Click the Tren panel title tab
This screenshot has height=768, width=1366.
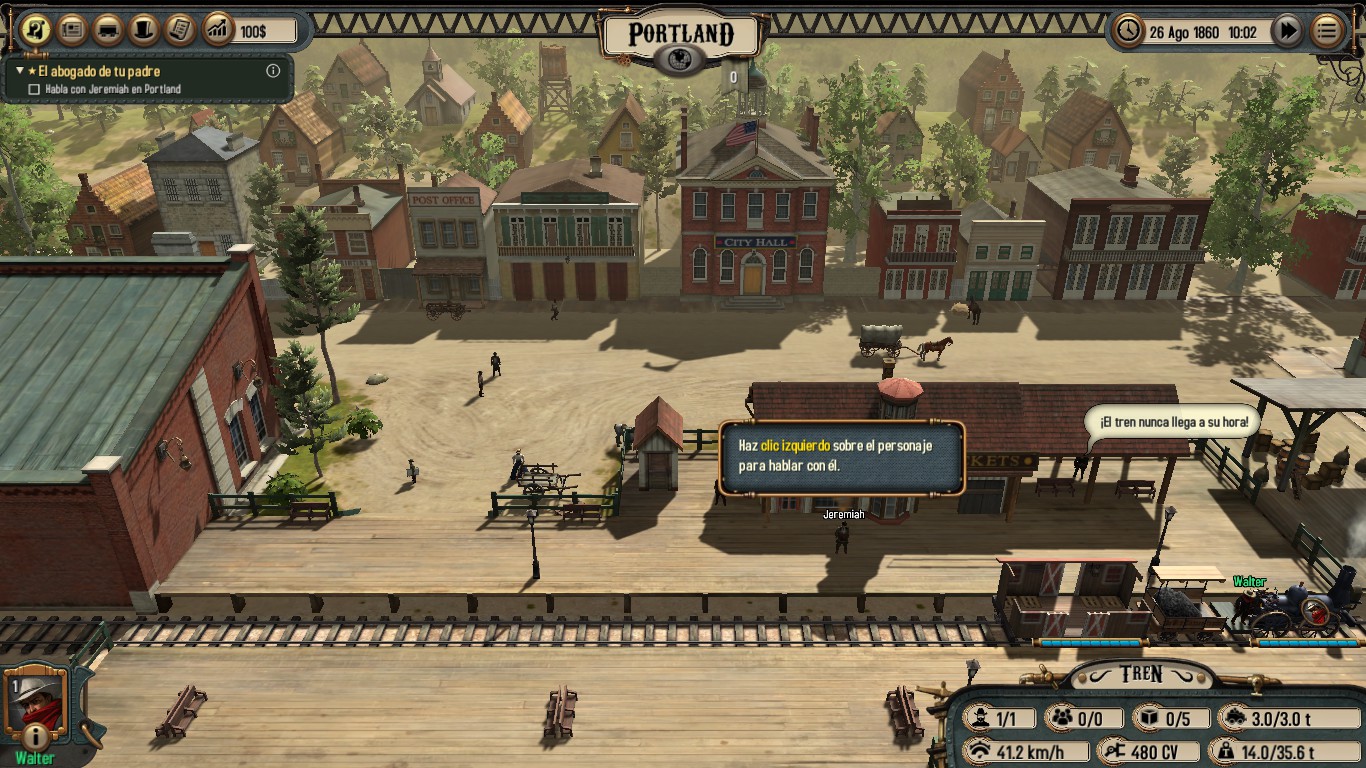coord(1141,675)
